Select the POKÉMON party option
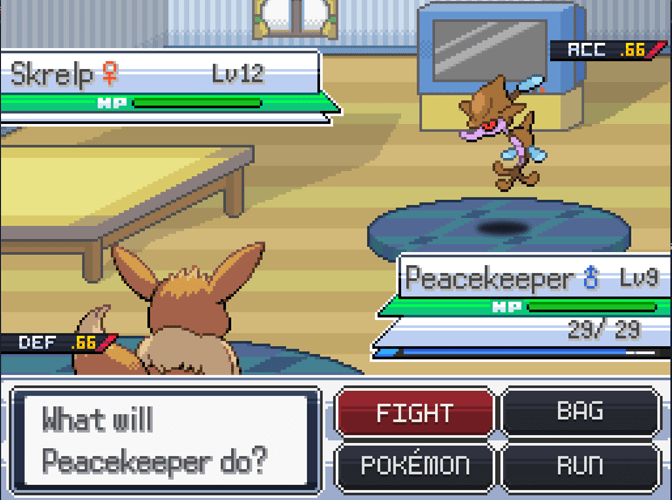 (x=414, y=465)
